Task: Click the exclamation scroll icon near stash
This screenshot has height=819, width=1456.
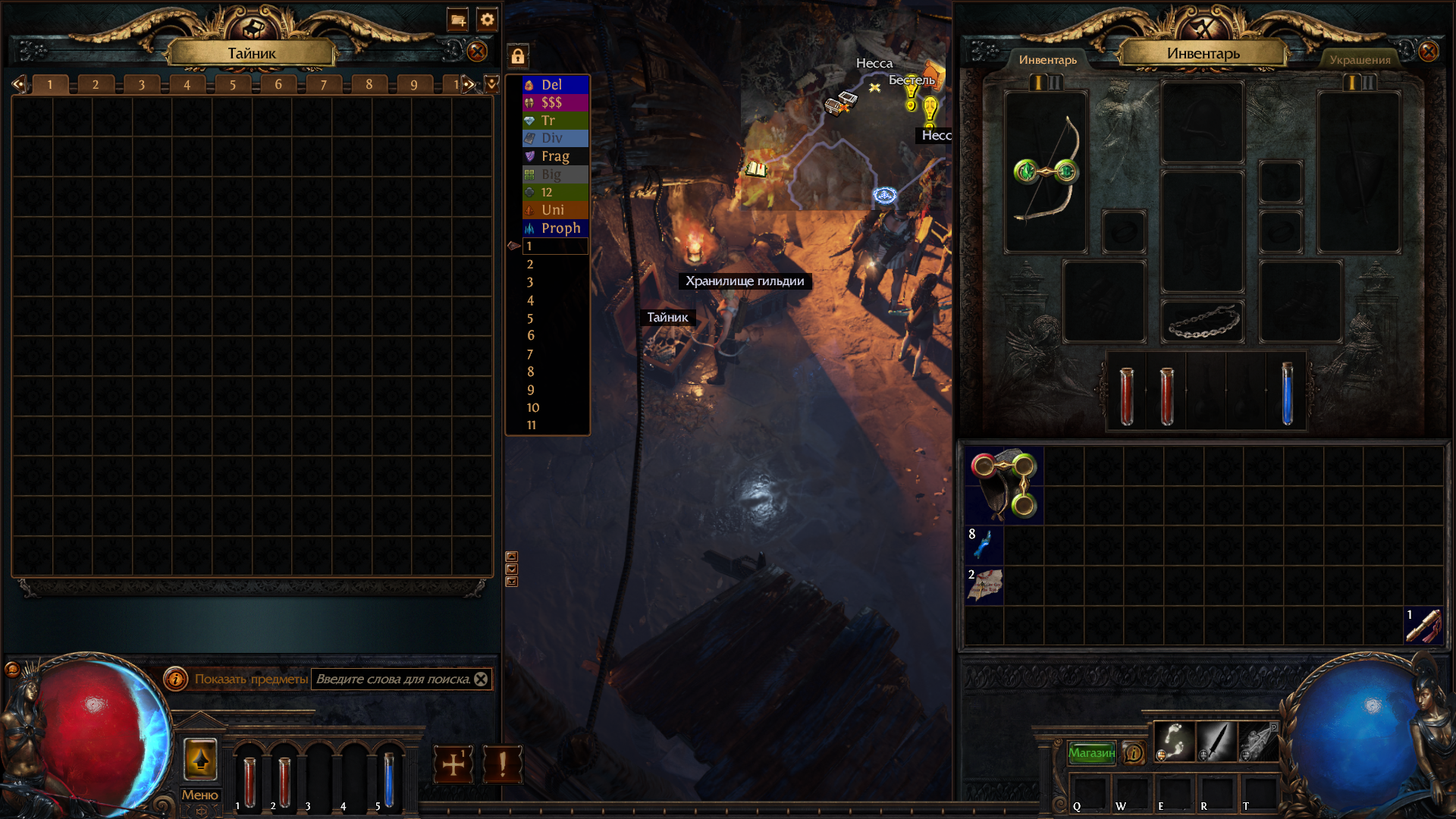Action: (x=502, y=764)
